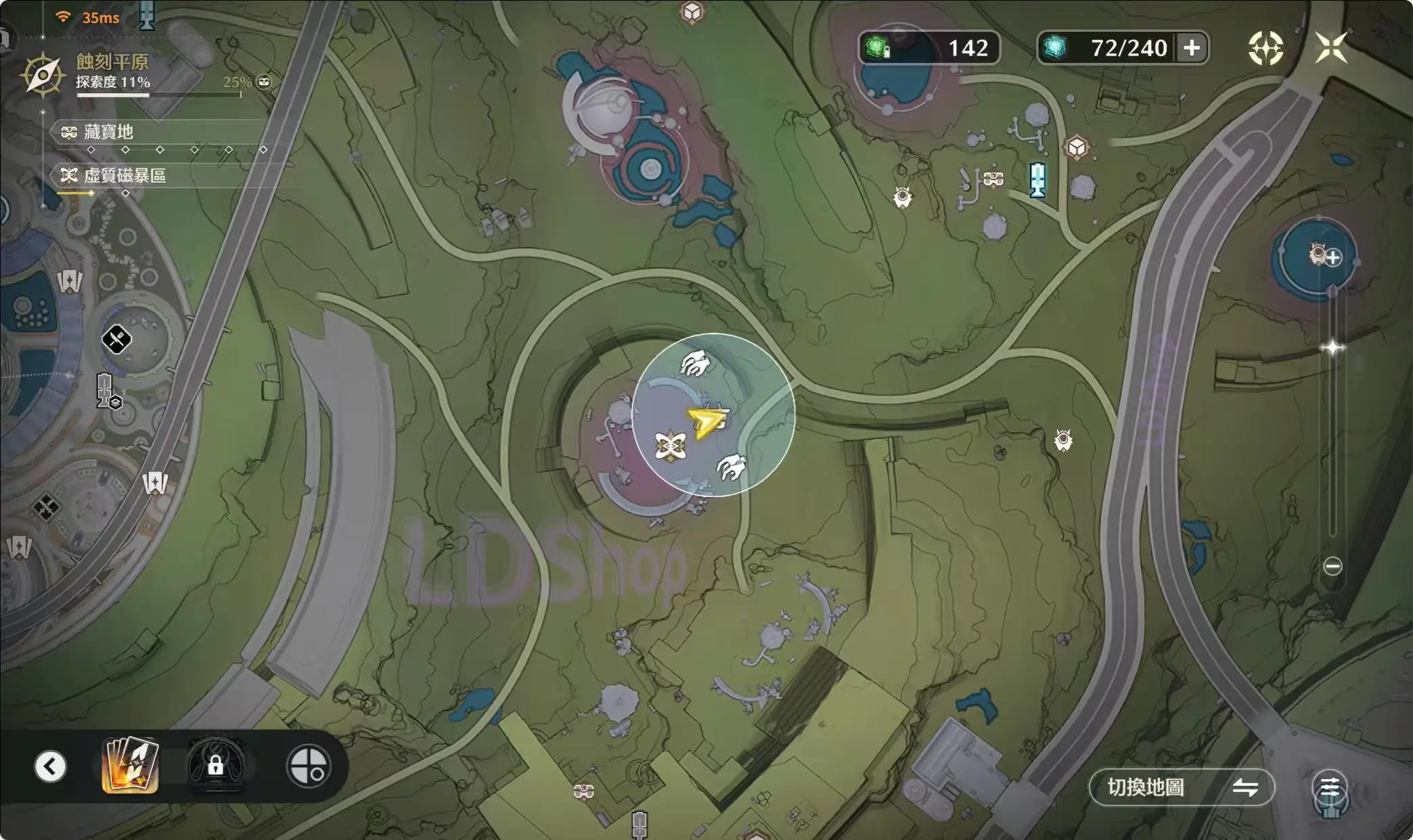The width and height of the screenshot is (1413, 840).
Task: Zoom out with the minus button
Action: tap(1332, 566)
